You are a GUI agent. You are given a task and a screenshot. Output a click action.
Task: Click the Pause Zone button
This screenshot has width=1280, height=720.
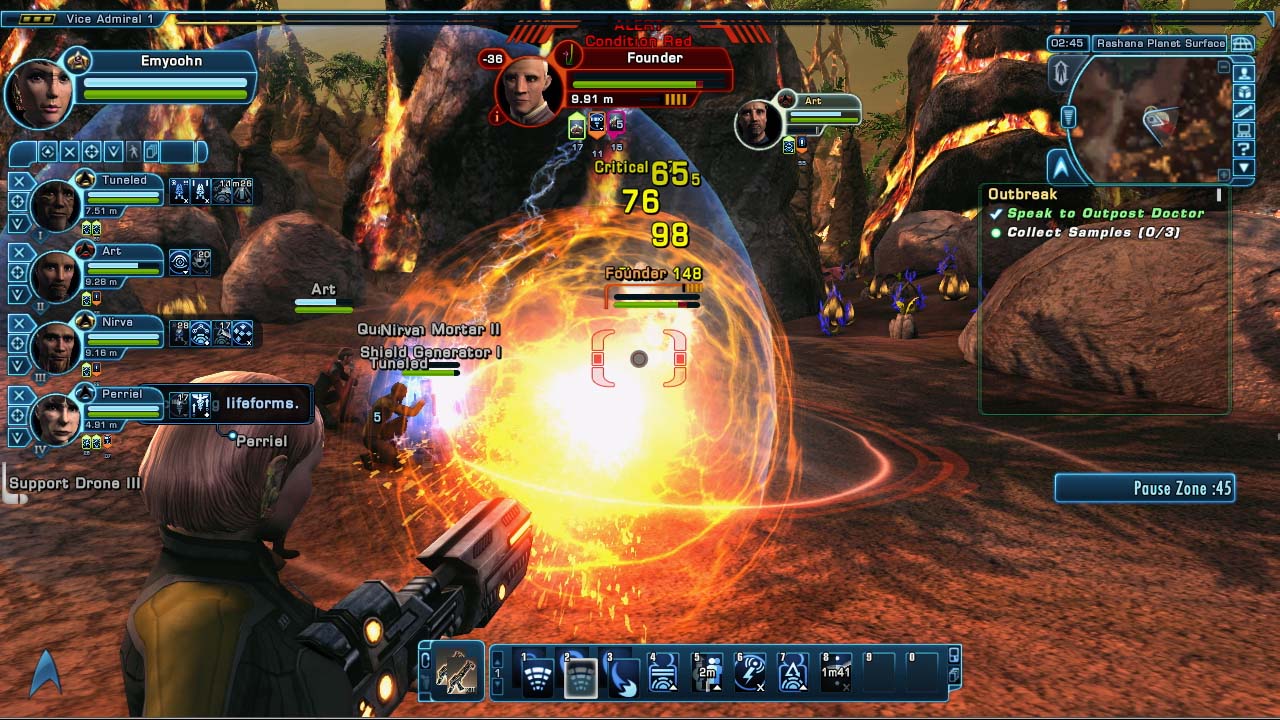coord(1144,488)
